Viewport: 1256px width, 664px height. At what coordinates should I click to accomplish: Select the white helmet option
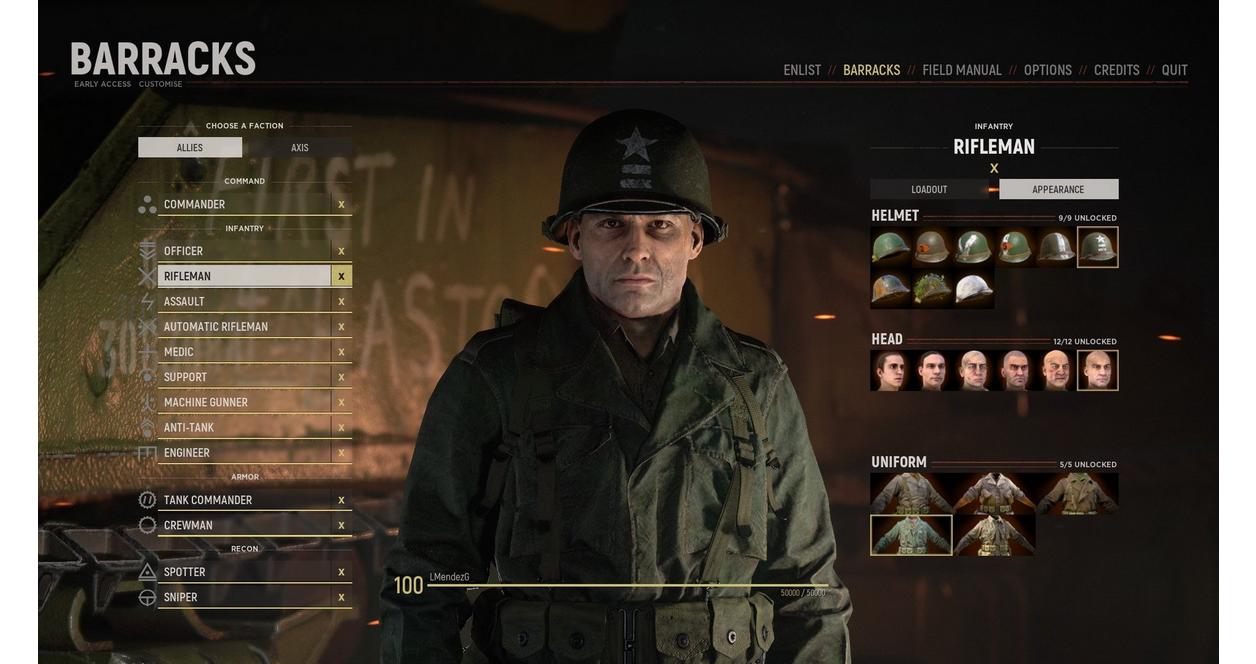pyautogui.click(x=974, y=289)
